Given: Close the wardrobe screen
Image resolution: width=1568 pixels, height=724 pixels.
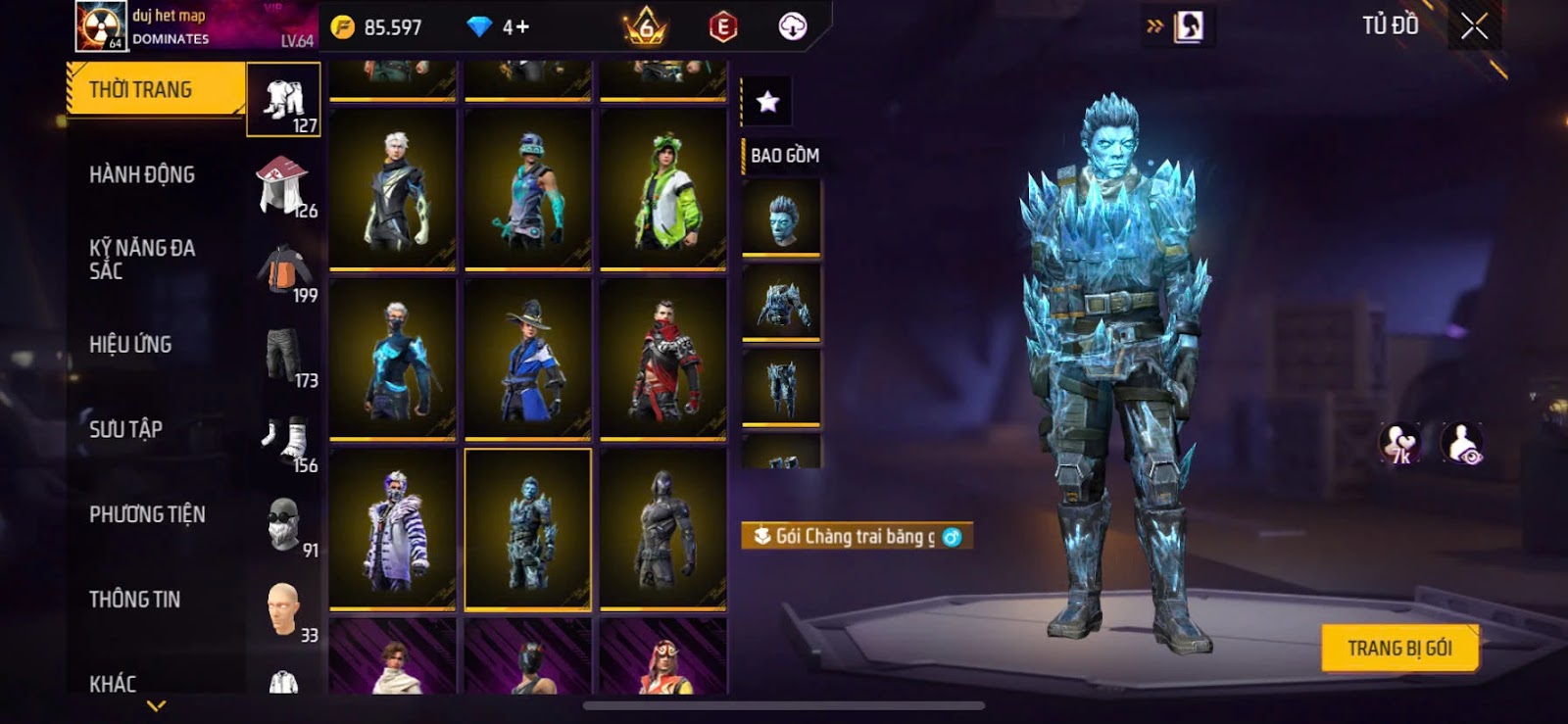Looking at the screenshot, I should tap(1474, 26).
